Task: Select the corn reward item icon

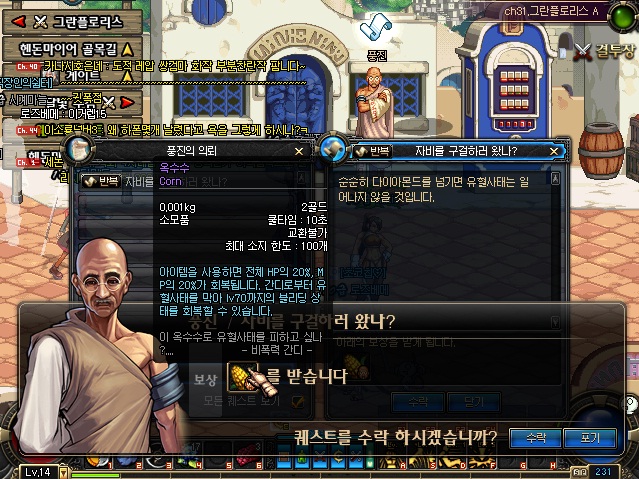Action: pyautogui.click(x=241, y=375)
